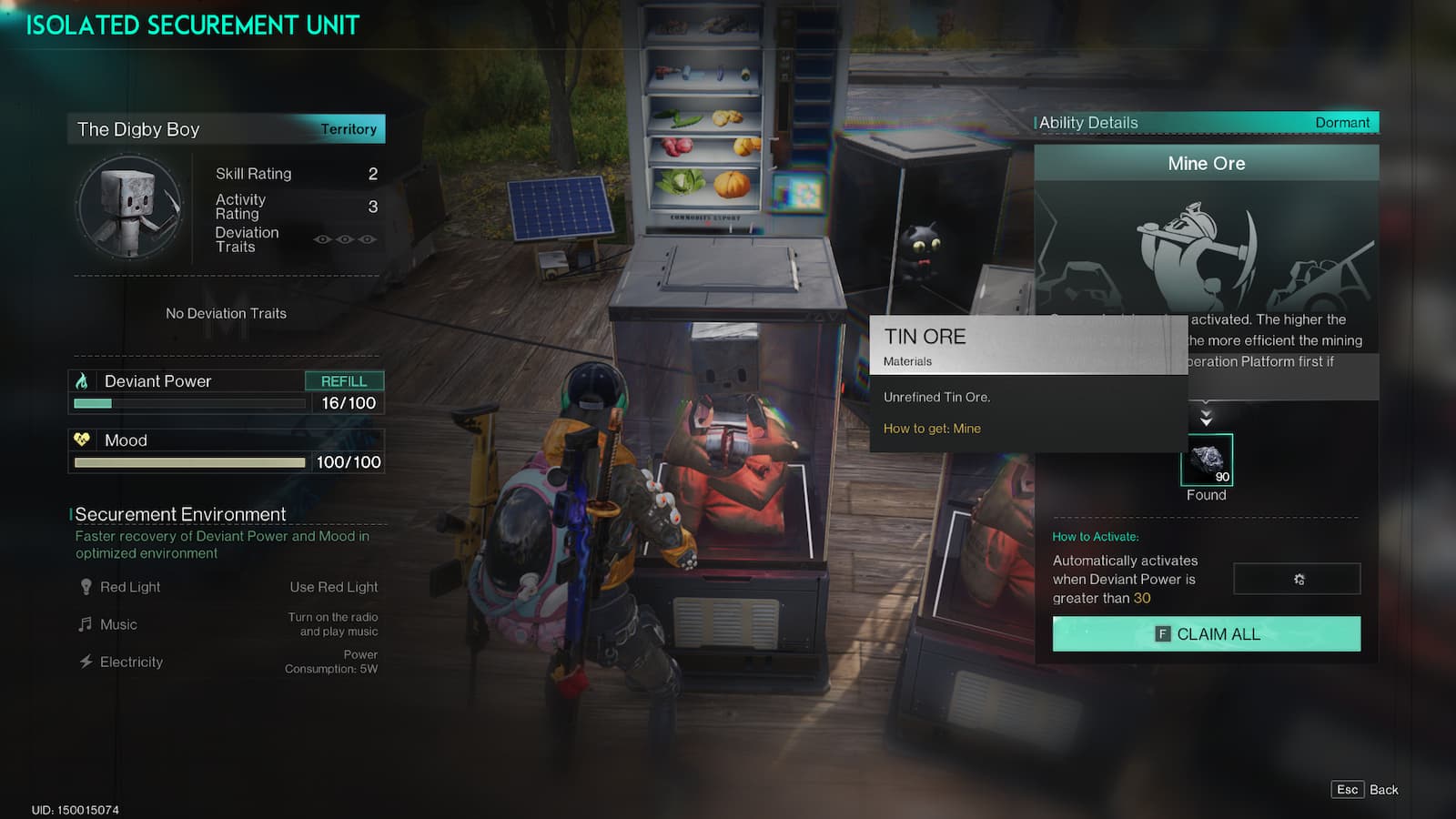This screenshot has height=819, width=1456.
Task: Turn on the radio and play music
Action: coord(331,624)
